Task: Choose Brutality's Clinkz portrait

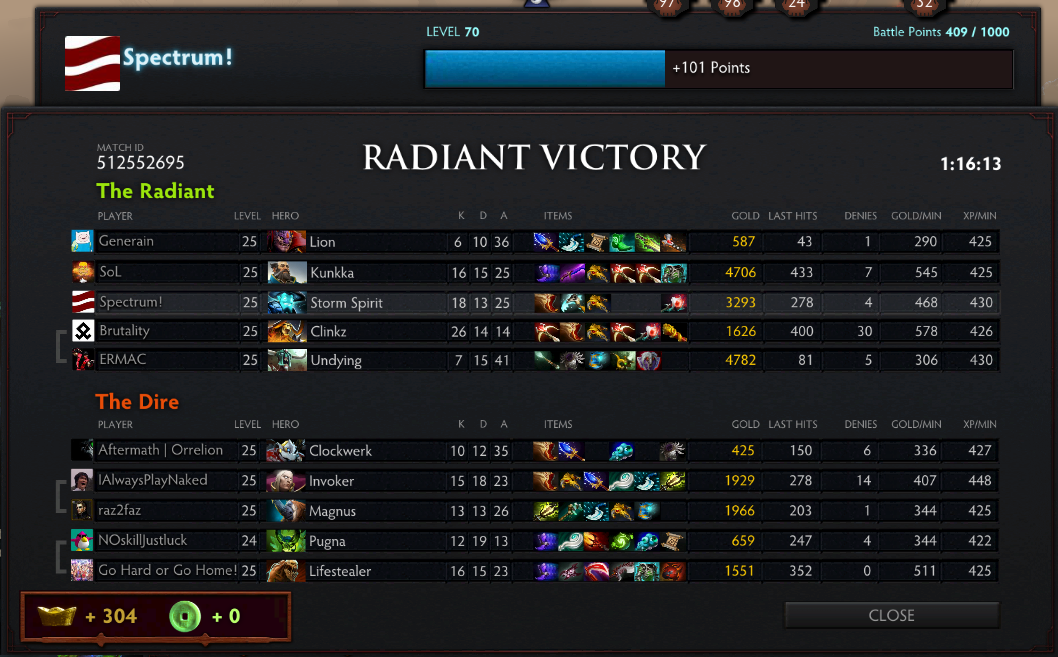Action: tap(286, 331)
